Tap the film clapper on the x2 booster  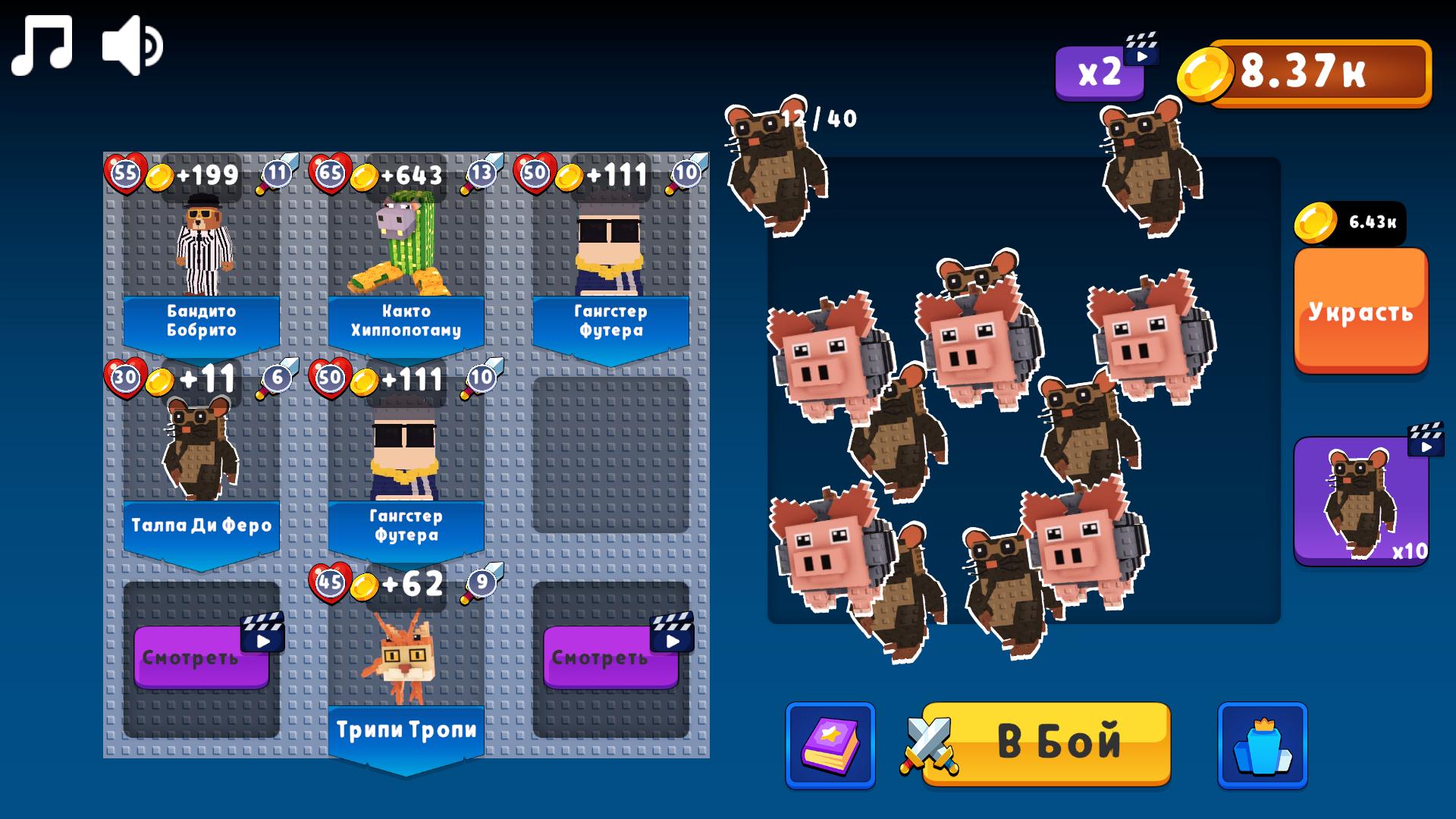tap(1141, 49)
